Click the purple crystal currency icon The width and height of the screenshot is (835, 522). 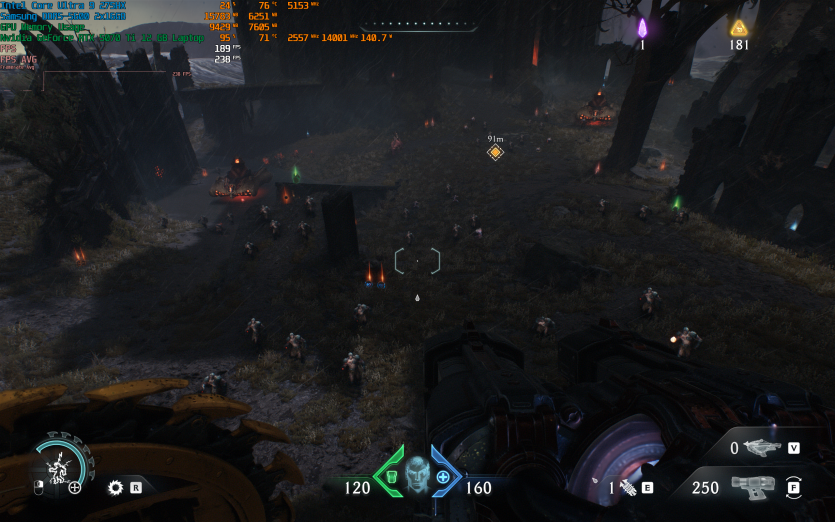tap(643, 28)
